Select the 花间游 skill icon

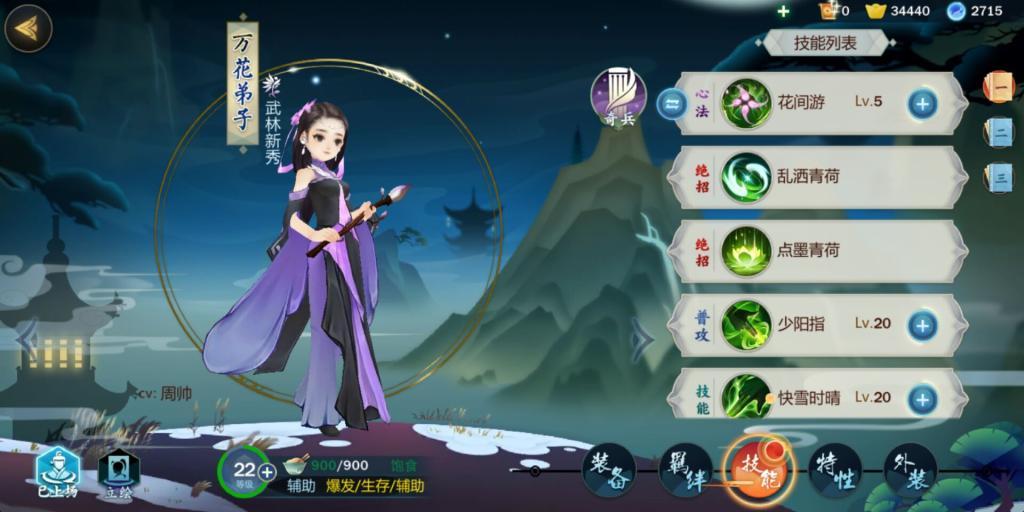click(745, 102)
